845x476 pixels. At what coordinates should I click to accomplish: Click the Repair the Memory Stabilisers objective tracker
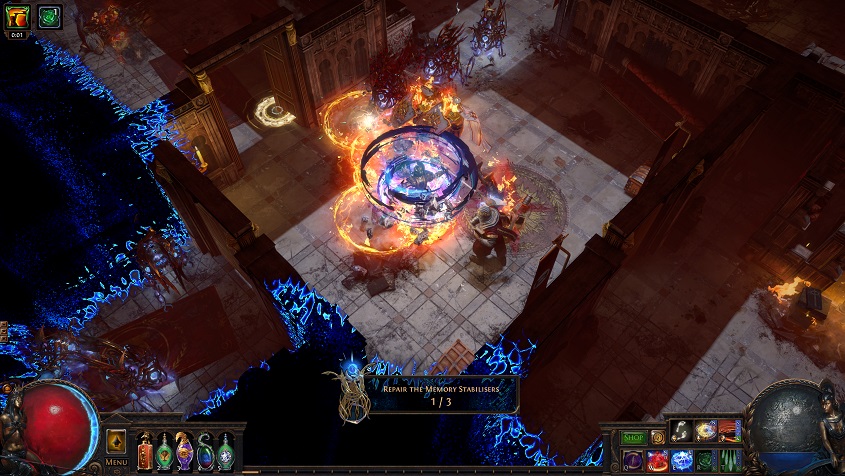429,393
